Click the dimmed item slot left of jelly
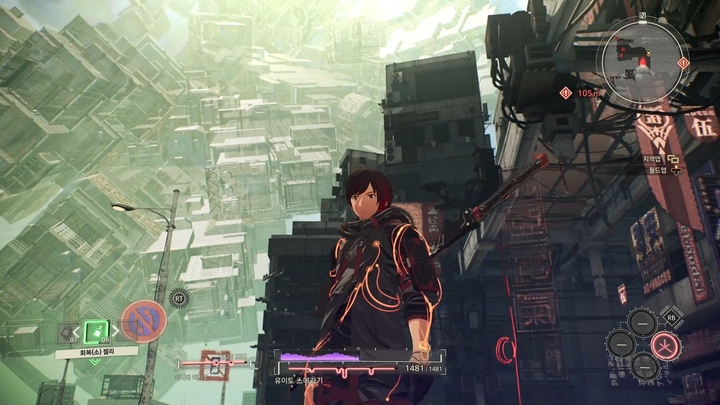 coord(67,333)
